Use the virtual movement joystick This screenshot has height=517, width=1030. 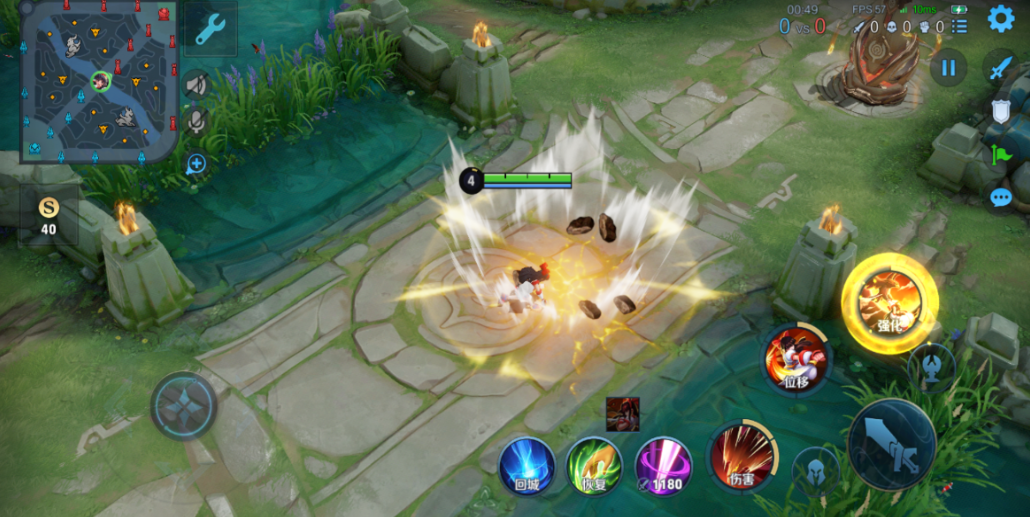click(184, 406)
